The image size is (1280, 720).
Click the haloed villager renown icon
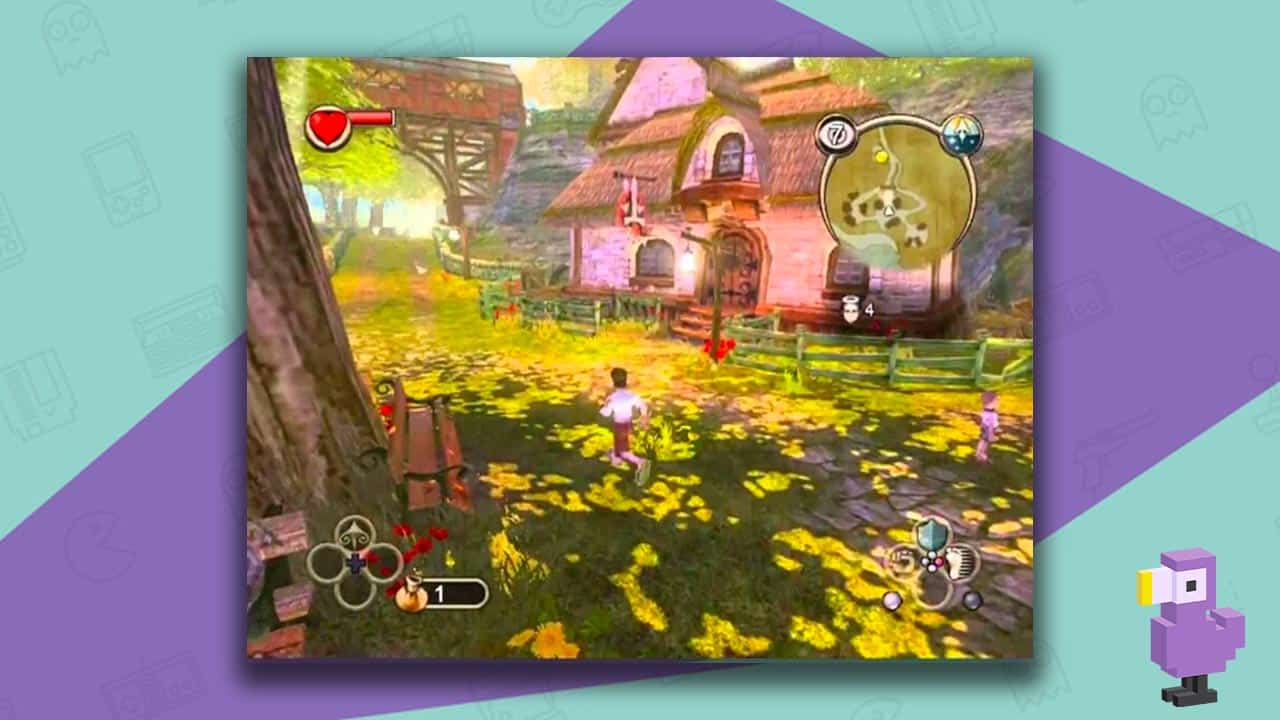(852, 308)
